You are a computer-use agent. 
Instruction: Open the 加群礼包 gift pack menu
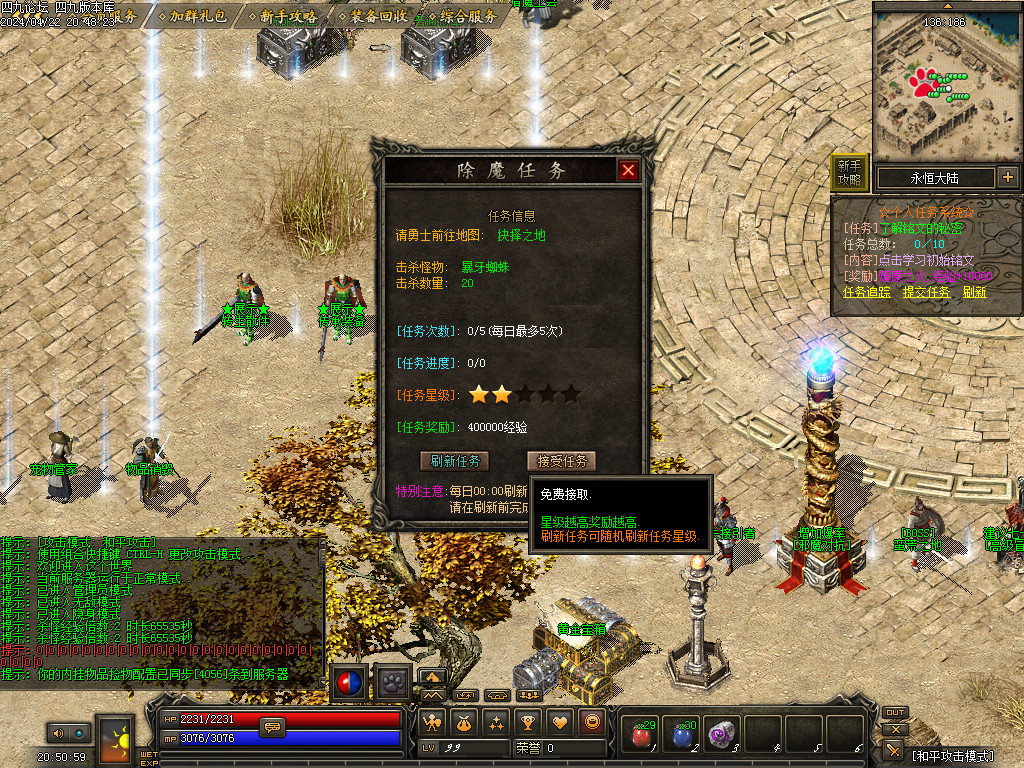pyautogui.click(x=196, y=16)
